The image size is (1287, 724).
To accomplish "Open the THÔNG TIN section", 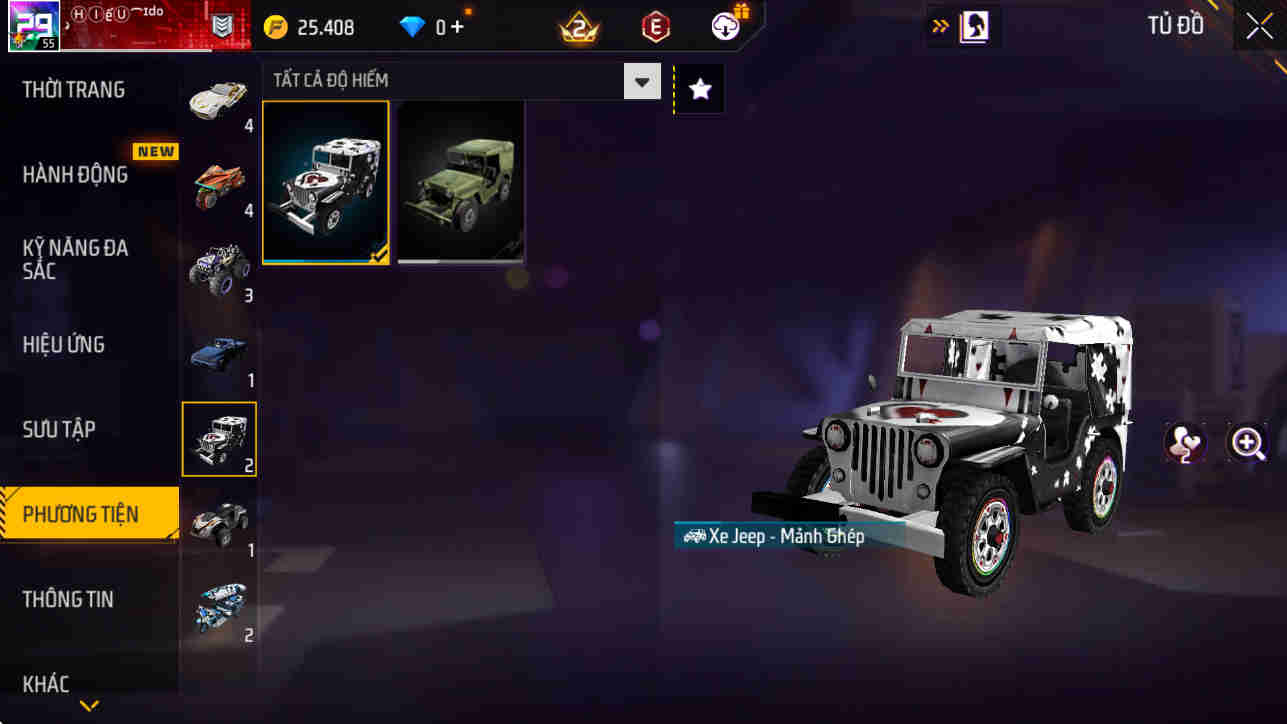I will (x=68, y=599).
